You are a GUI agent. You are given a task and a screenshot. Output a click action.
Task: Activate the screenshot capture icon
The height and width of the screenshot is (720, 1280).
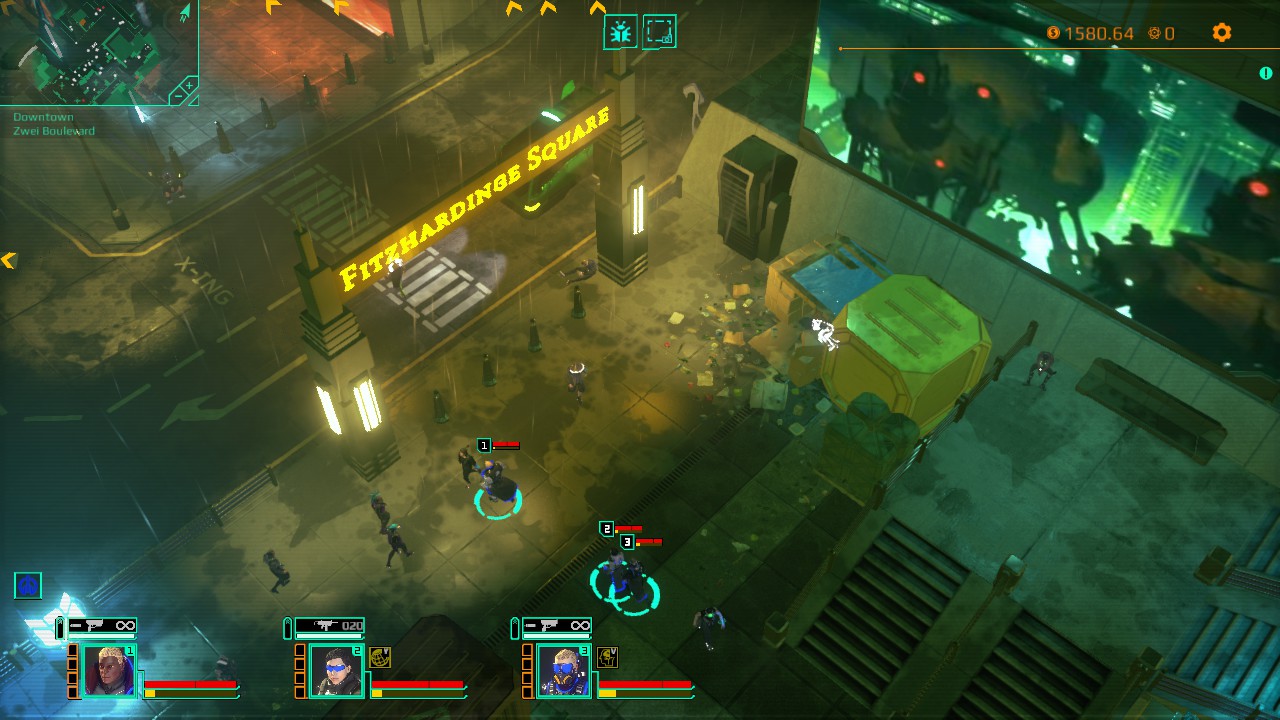click(x=659, y=32)
